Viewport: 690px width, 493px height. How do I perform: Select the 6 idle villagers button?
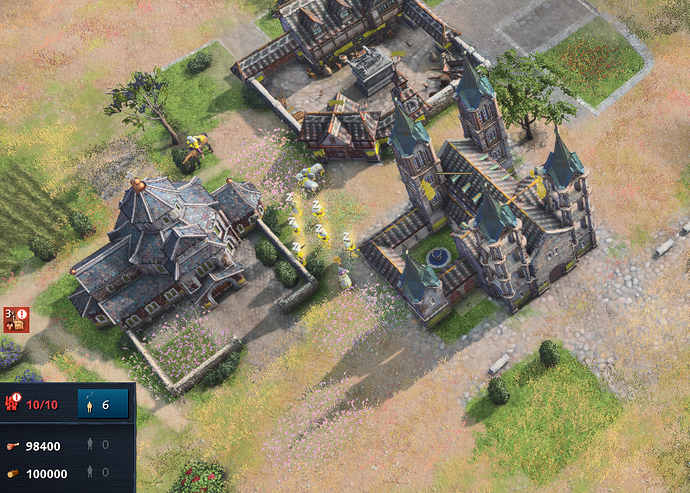coord(102,404)
